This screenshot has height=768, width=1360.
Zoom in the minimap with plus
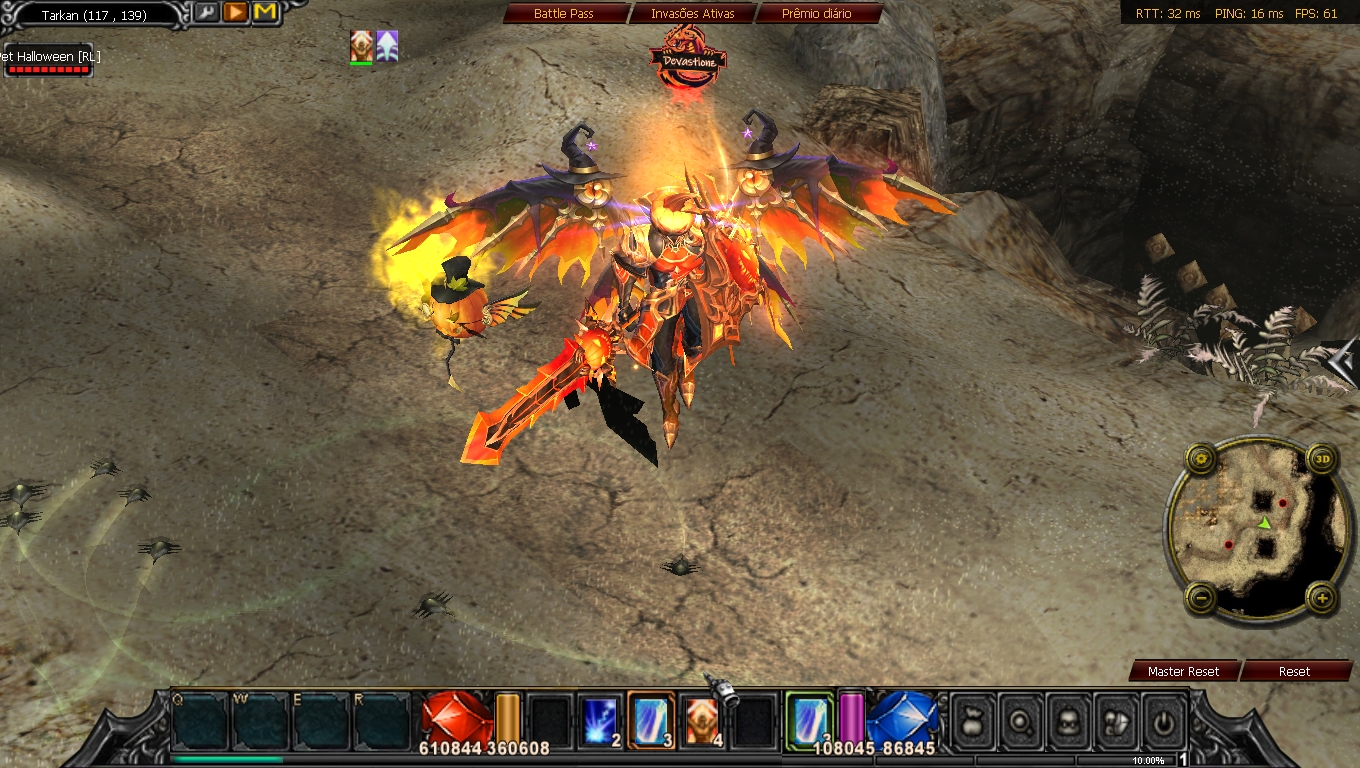coord(1322,599)
